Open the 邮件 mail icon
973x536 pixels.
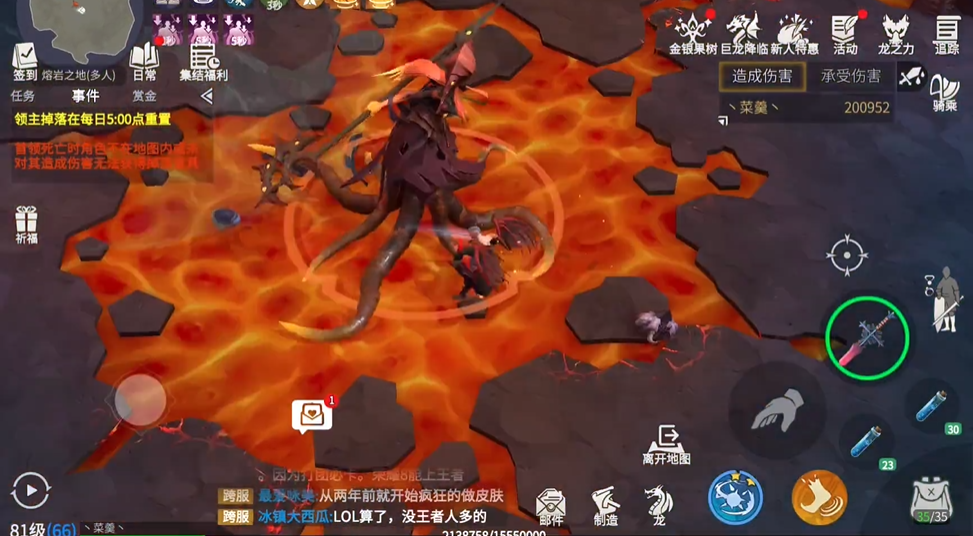click(551, 505)
